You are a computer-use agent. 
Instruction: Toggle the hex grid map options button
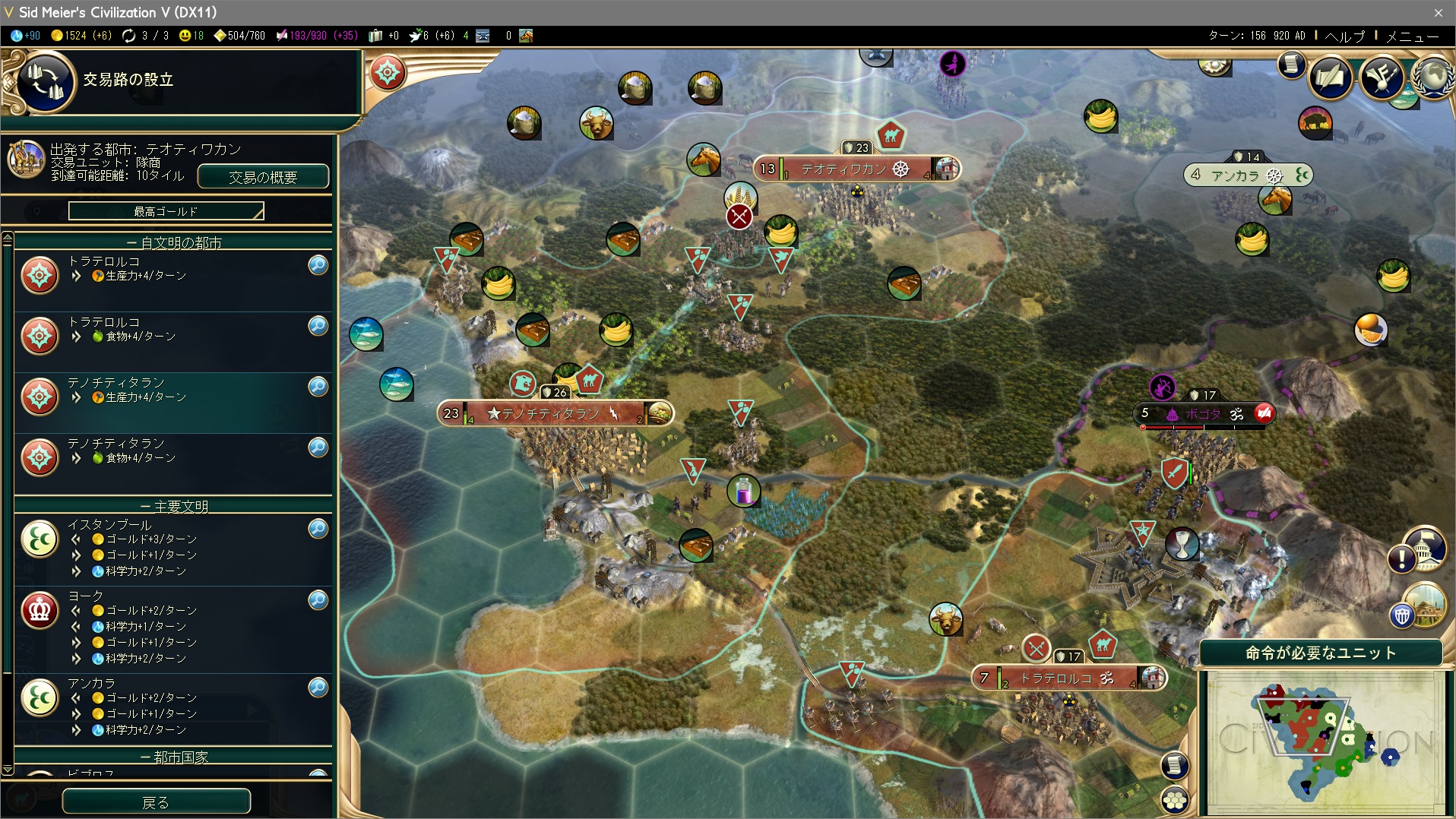click(1175, 800)
